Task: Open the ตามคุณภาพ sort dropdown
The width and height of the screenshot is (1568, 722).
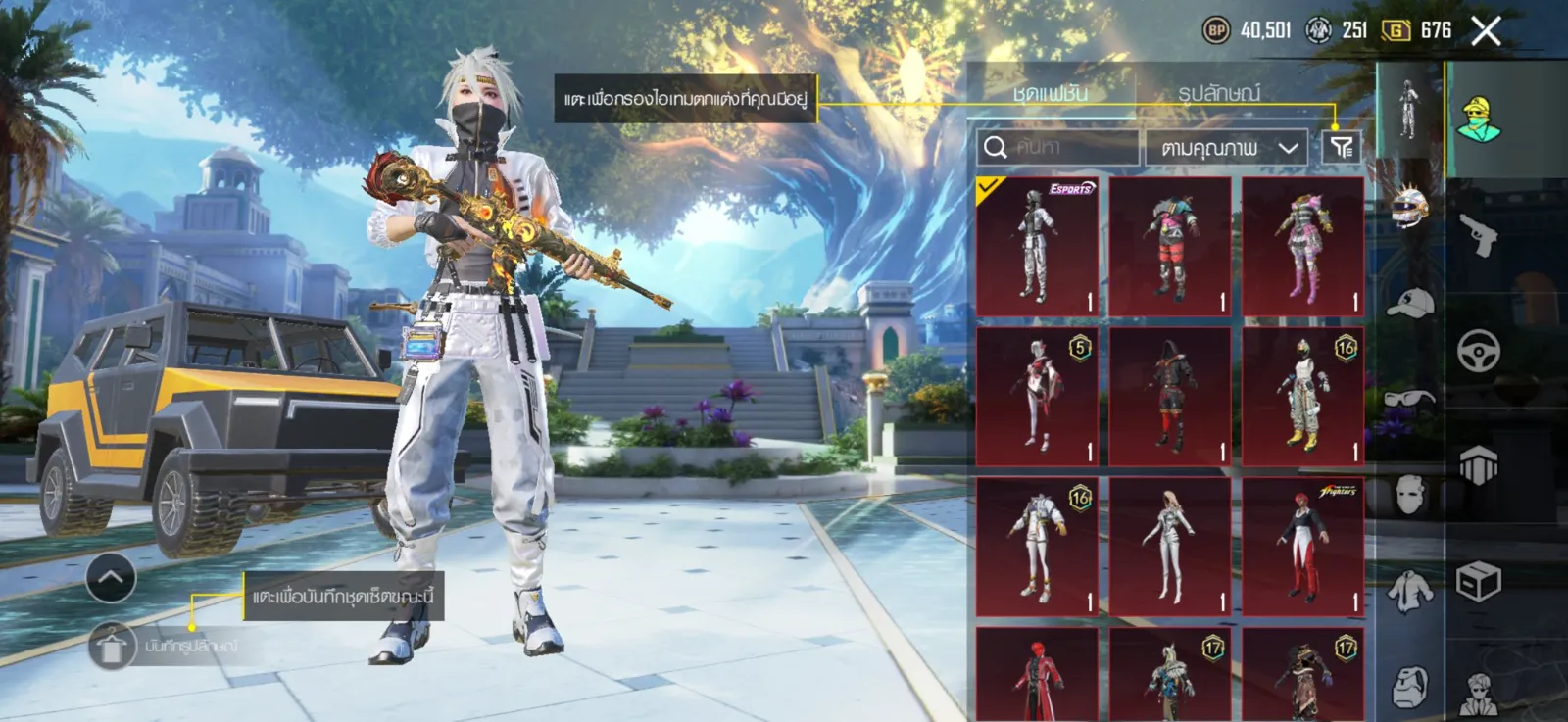Action: click(x=1226, y=148)
